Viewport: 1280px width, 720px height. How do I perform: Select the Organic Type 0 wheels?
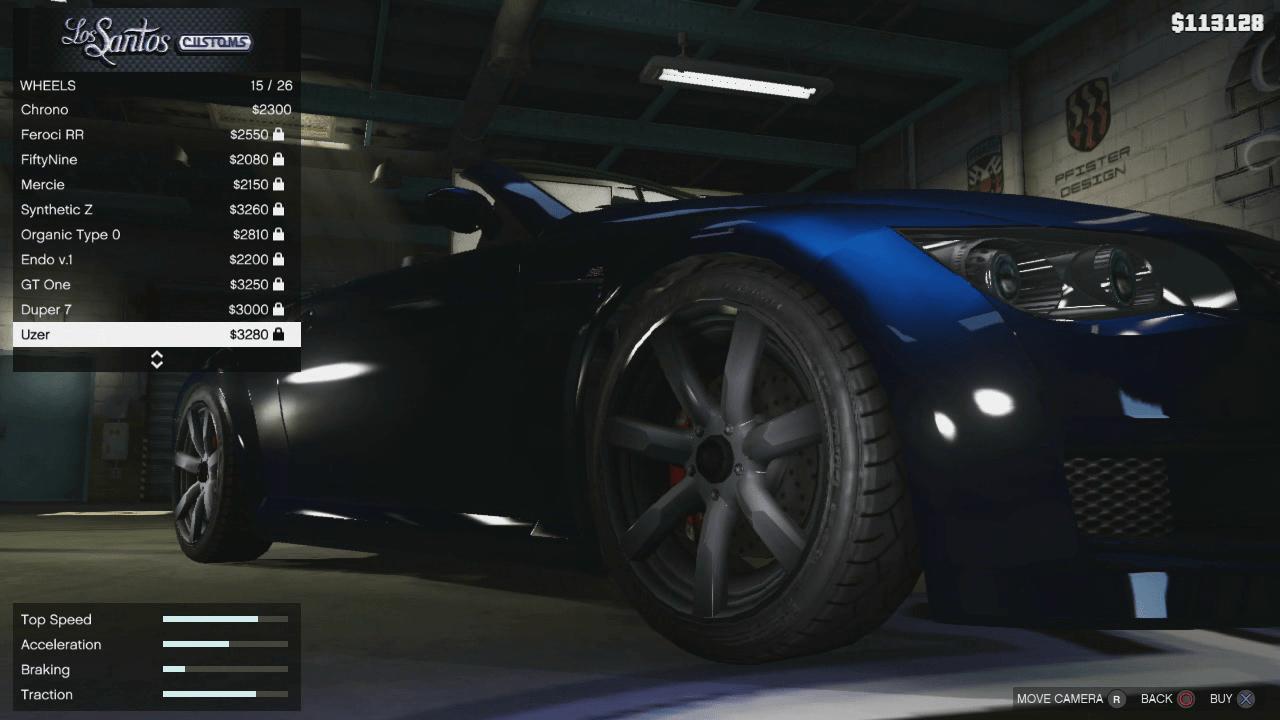tap(100, 234)
